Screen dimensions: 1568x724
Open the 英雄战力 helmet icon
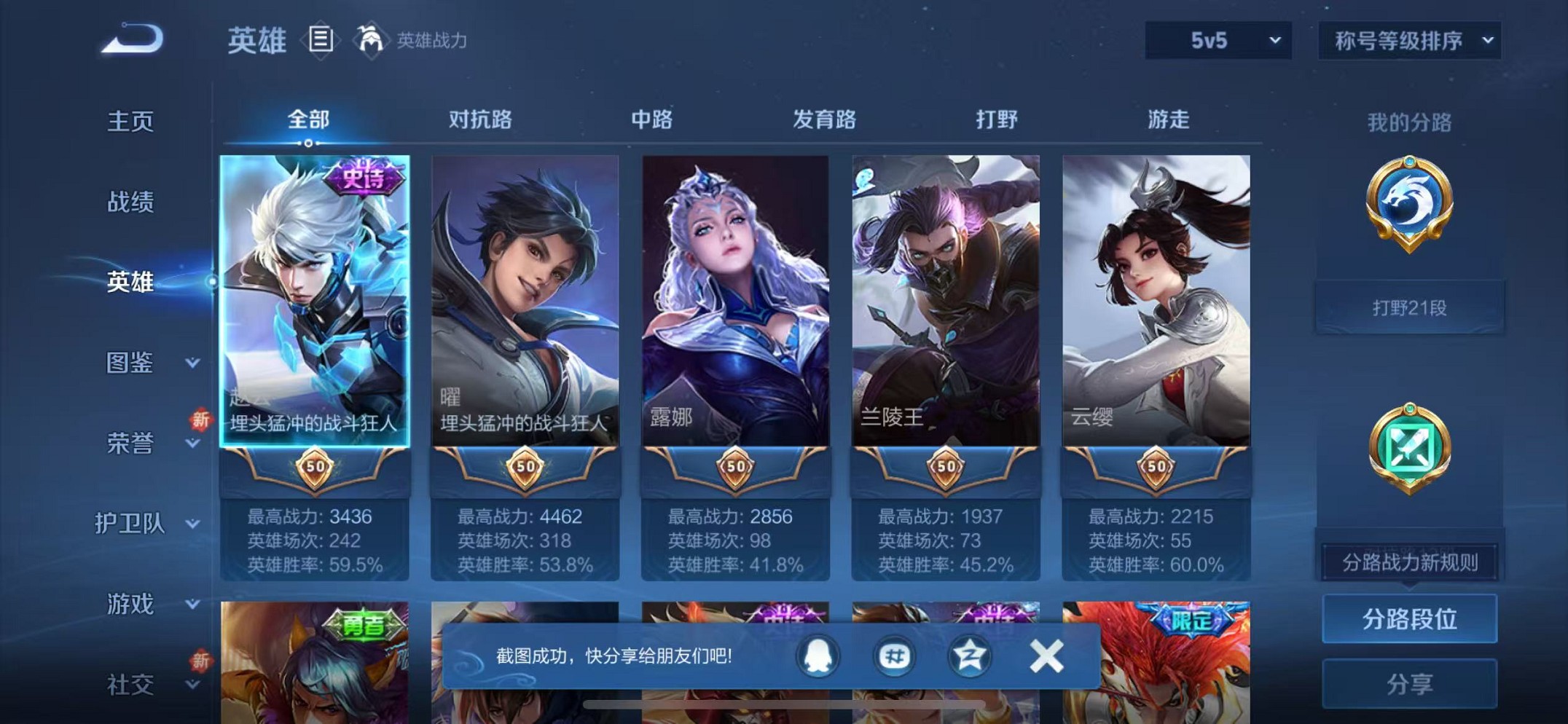[372, 40]
